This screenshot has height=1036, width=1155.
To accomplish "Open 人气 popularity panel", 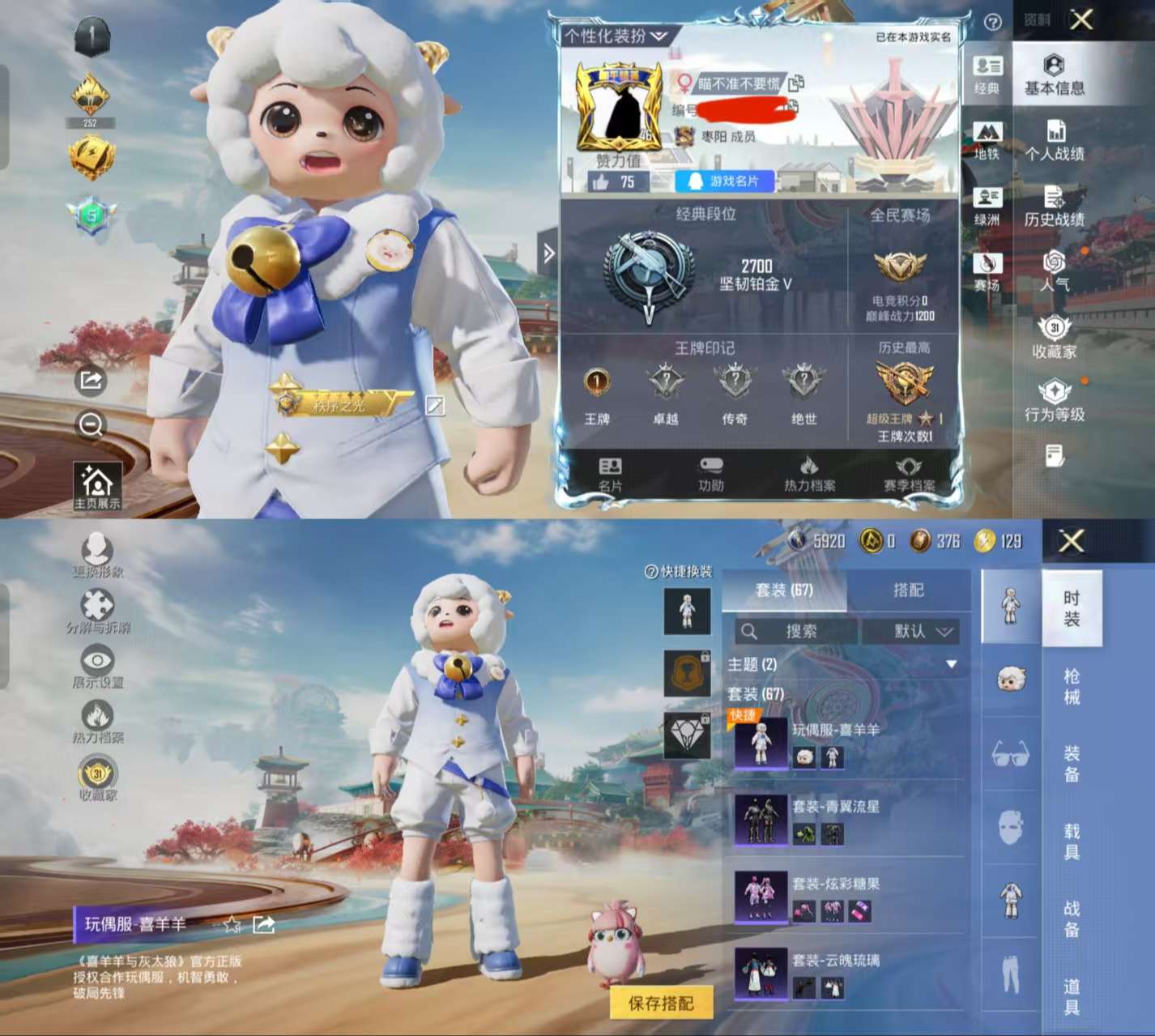I will point(1055,273).
